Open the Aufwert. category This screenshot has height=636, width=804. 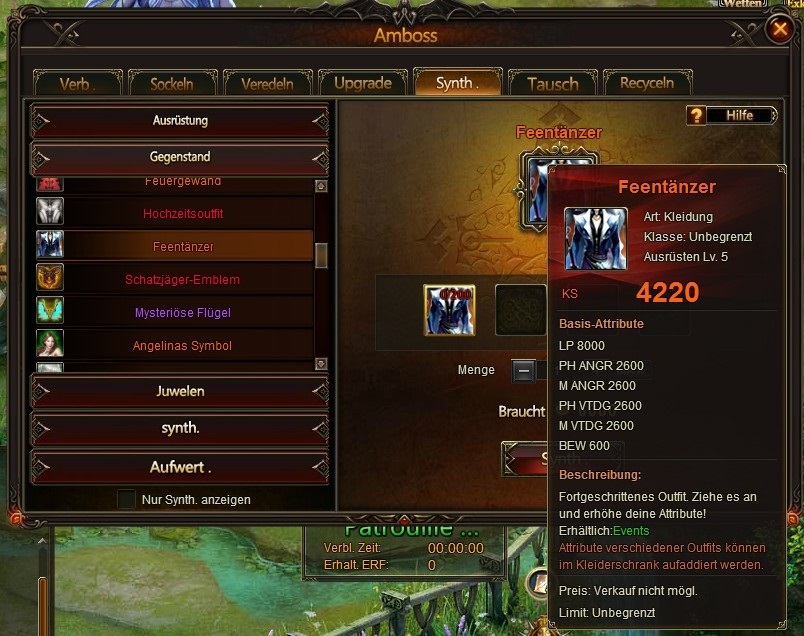pos(180,467)
